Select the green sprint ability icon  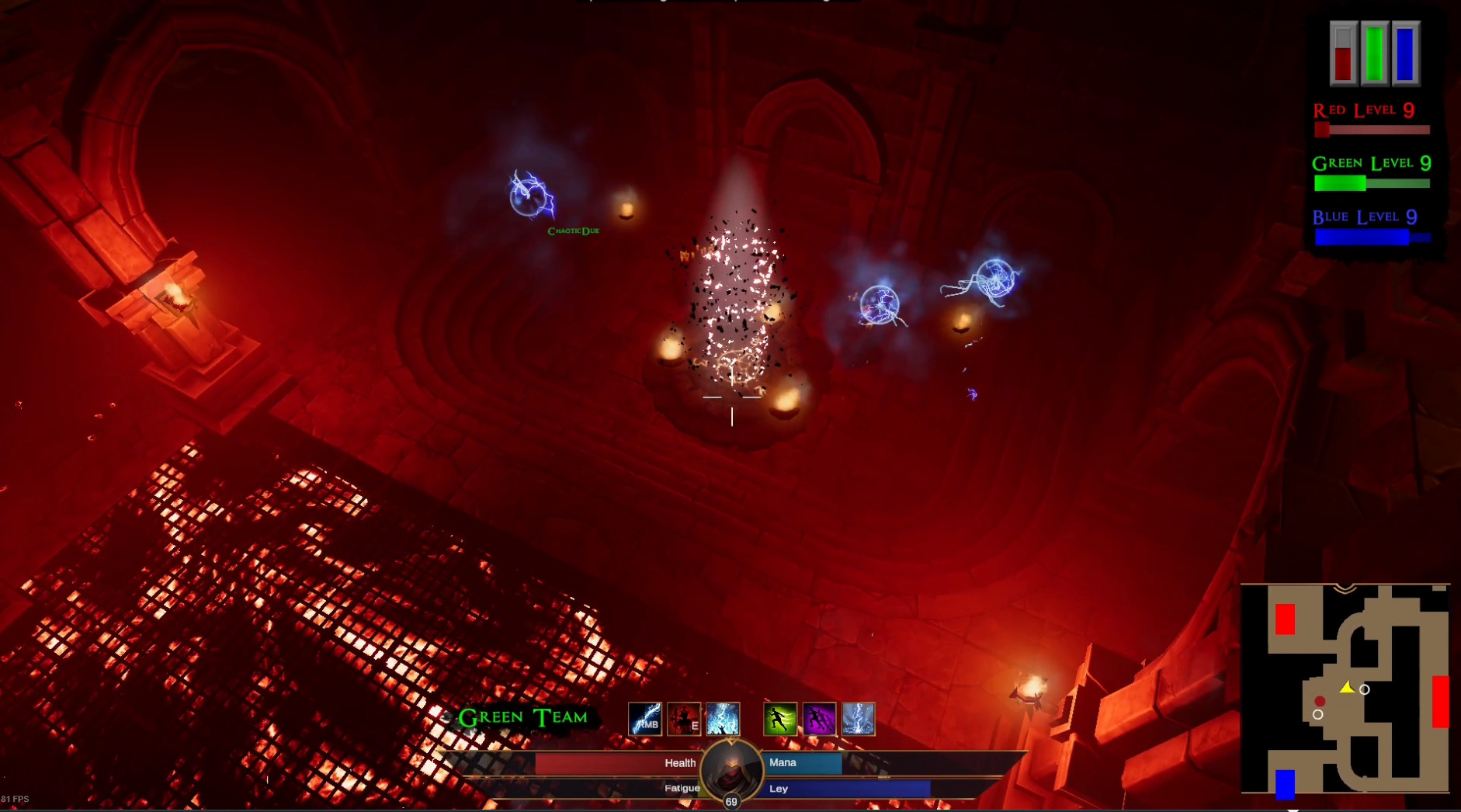[x=781, y=718]
